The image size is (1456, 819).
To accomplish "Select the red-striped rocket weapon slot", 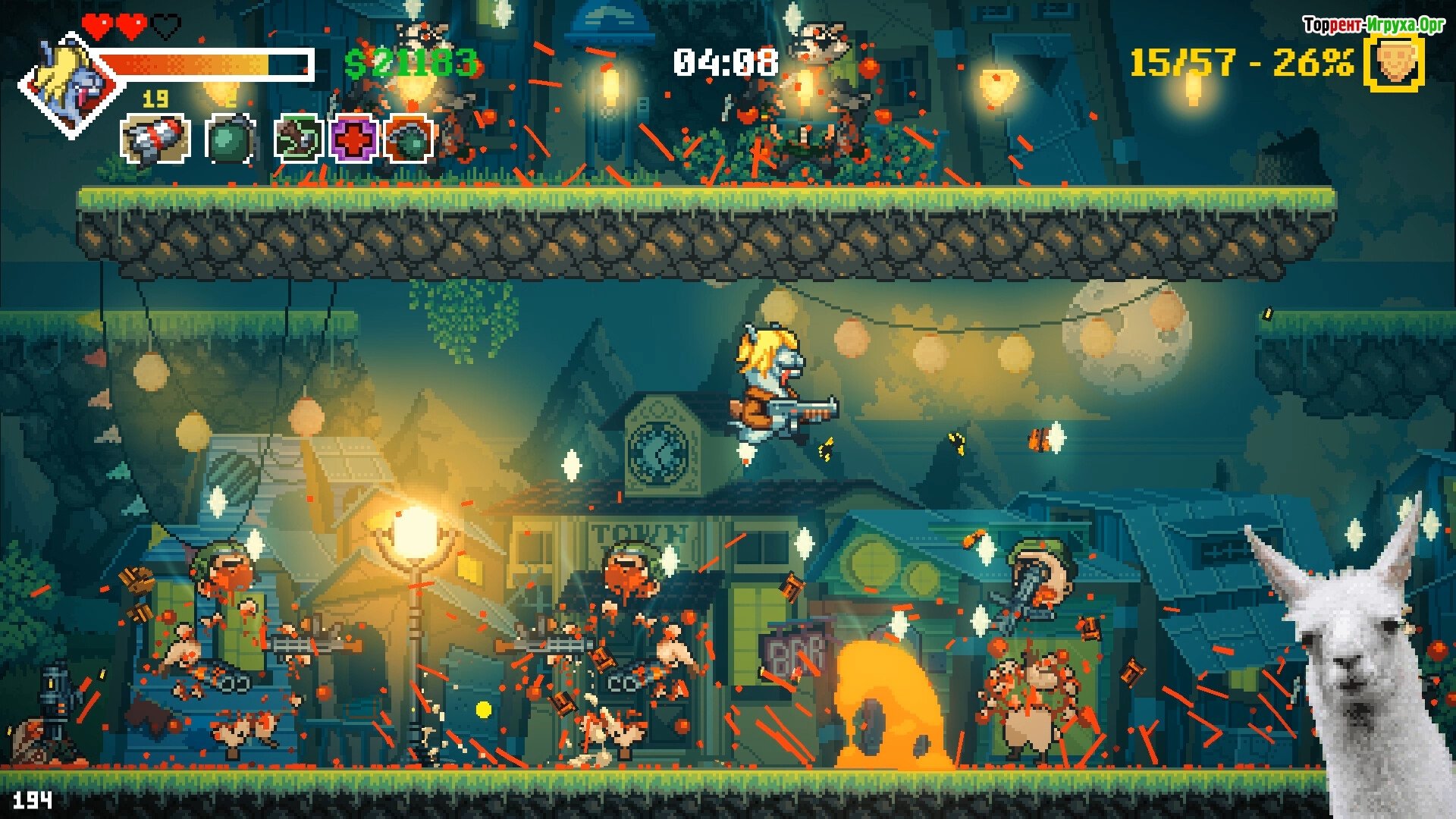I will 155,139.
